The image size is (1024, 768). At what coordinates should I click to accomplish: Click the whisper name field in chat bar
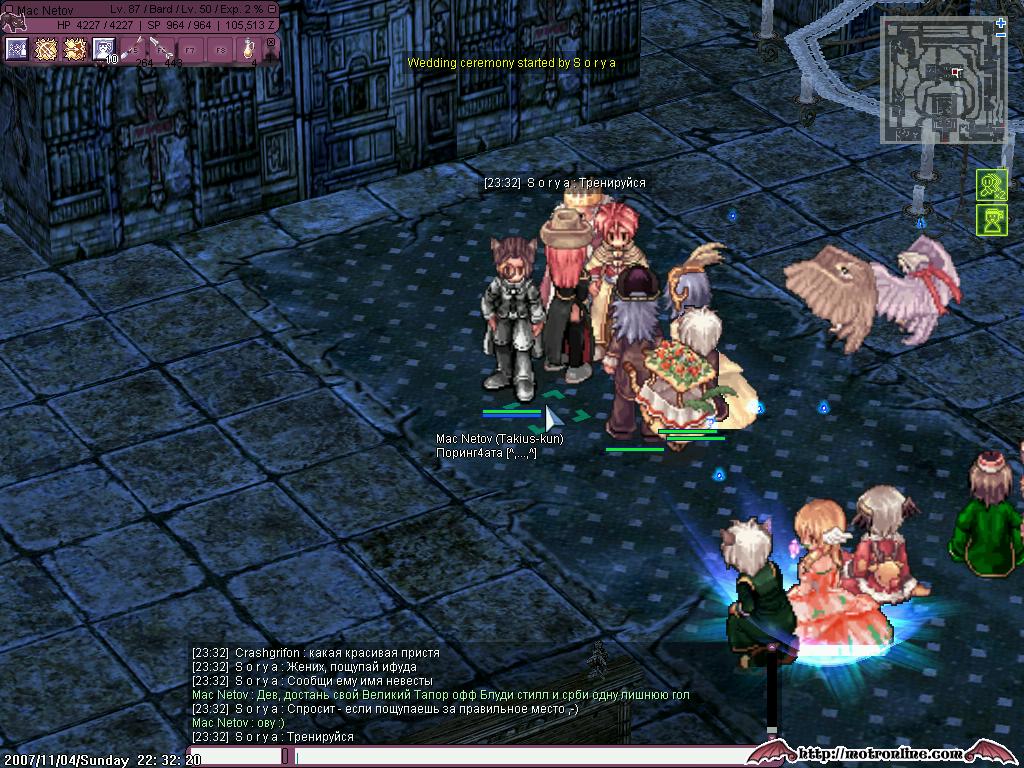[x=235, y=756]
